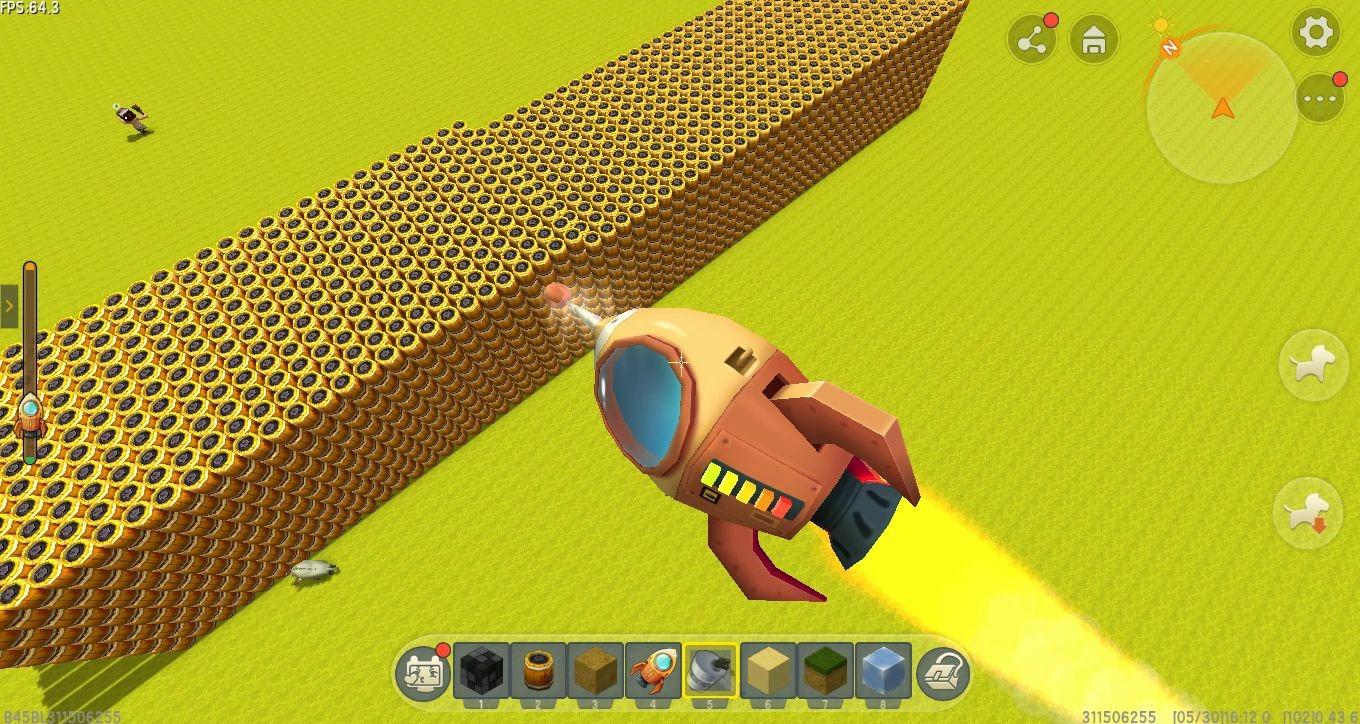Image resolution: width=1360 pixels, height=724 pixels.
Task: Tap the home button
Action: click(1094, 40)
